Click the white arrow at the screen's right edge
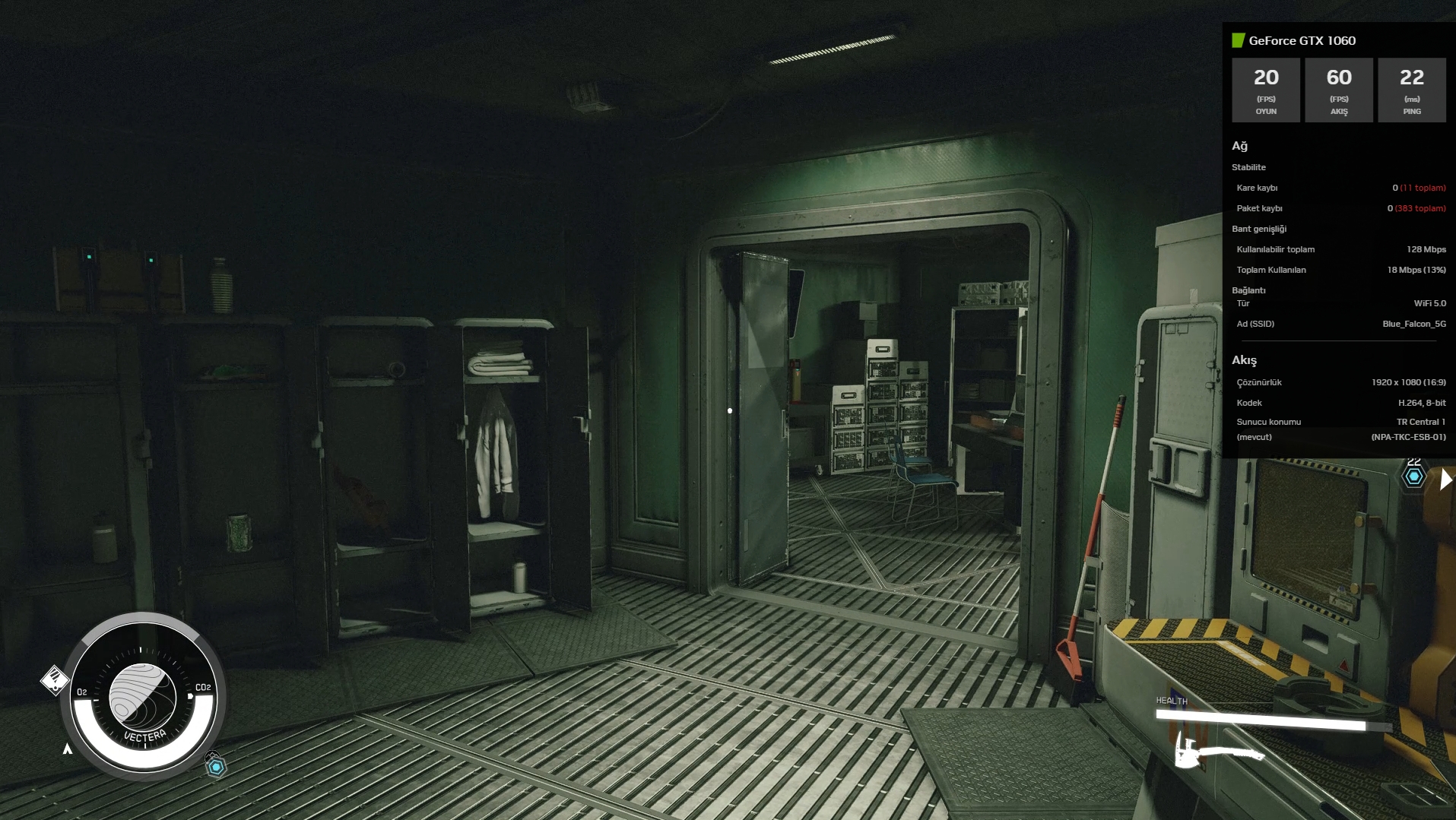 (1445, 480)
